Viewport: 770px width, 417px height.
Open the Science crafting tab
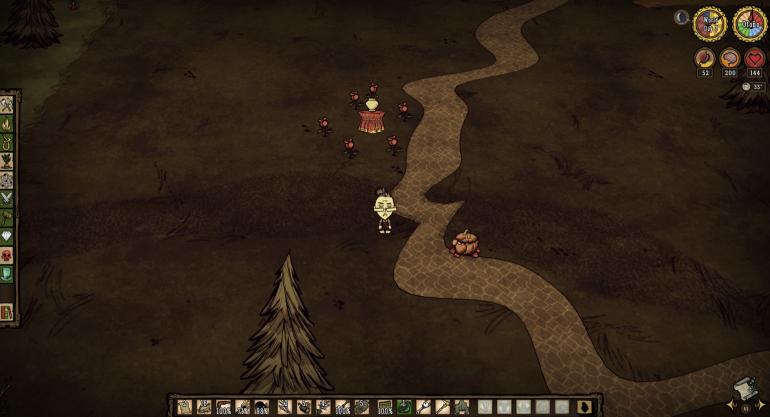click(x=7, y=181)
